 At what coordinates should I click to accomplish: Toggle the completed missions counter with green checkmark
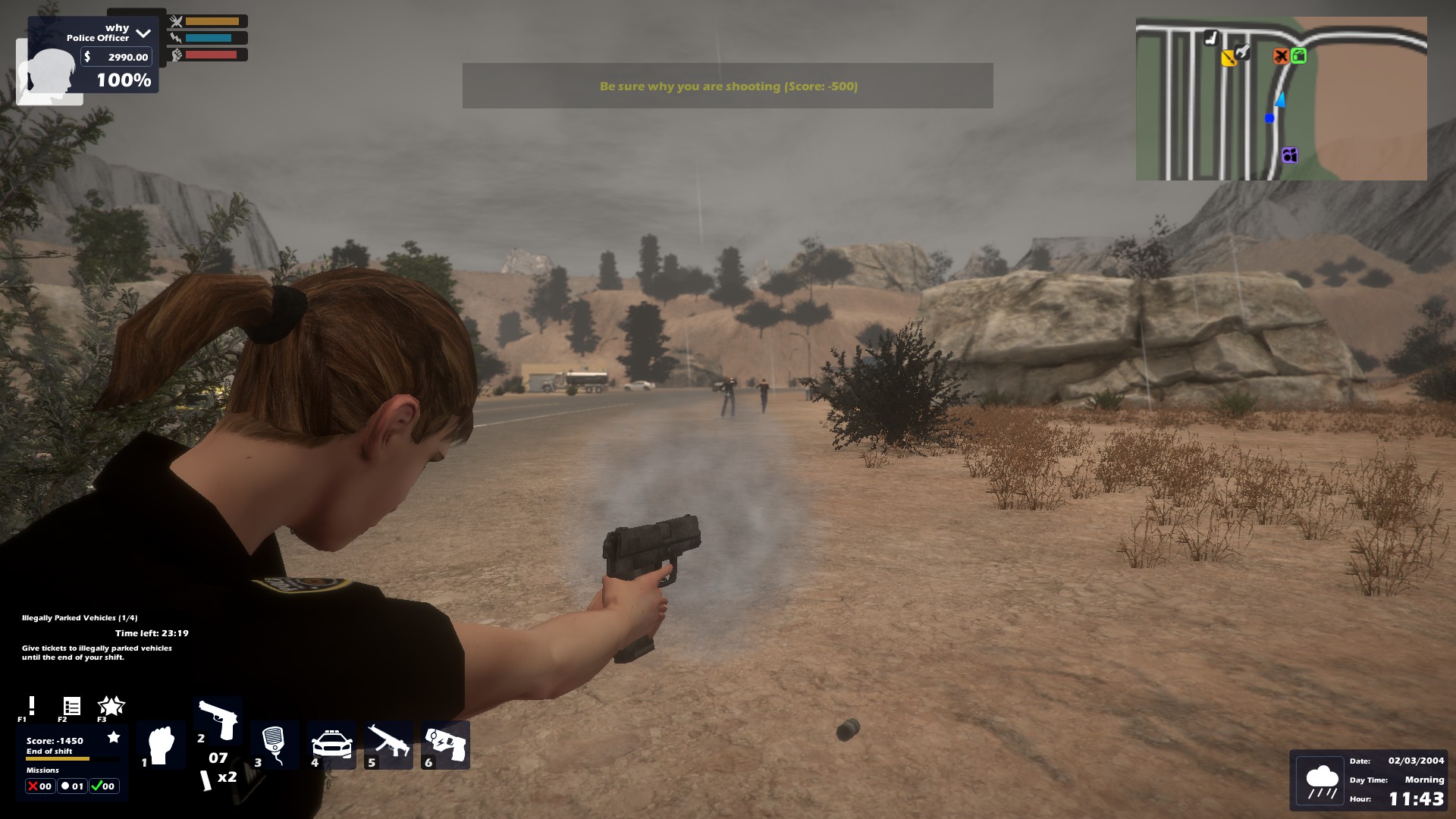point(104,786)
